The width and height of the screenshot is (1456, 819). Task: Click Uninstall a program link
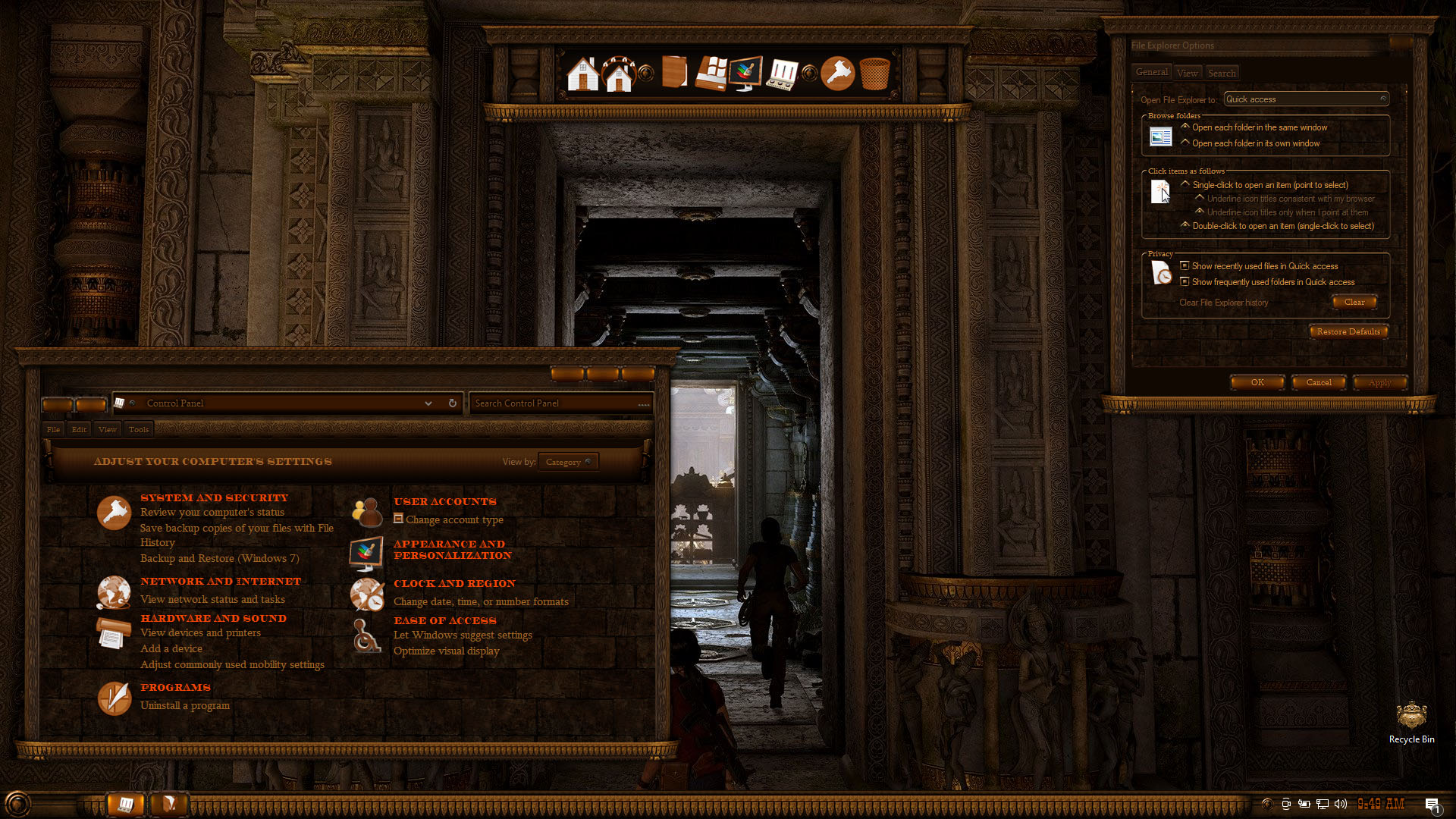click(184, 706)
